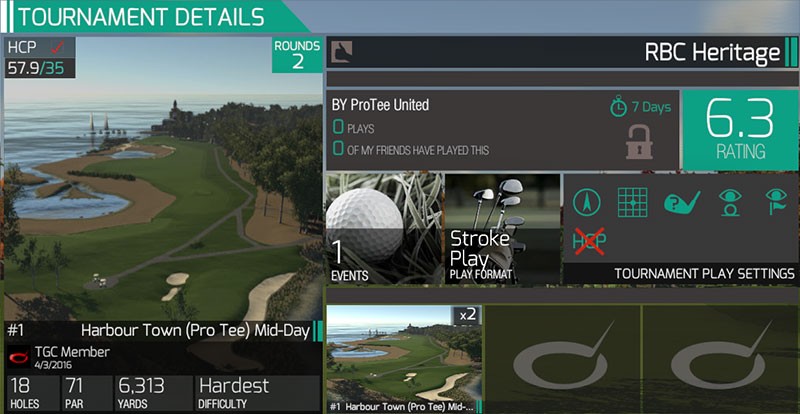This screenshot has height=414, width=800.
Task: Select the Harbour Town course thumbnail
Action: 403,358
